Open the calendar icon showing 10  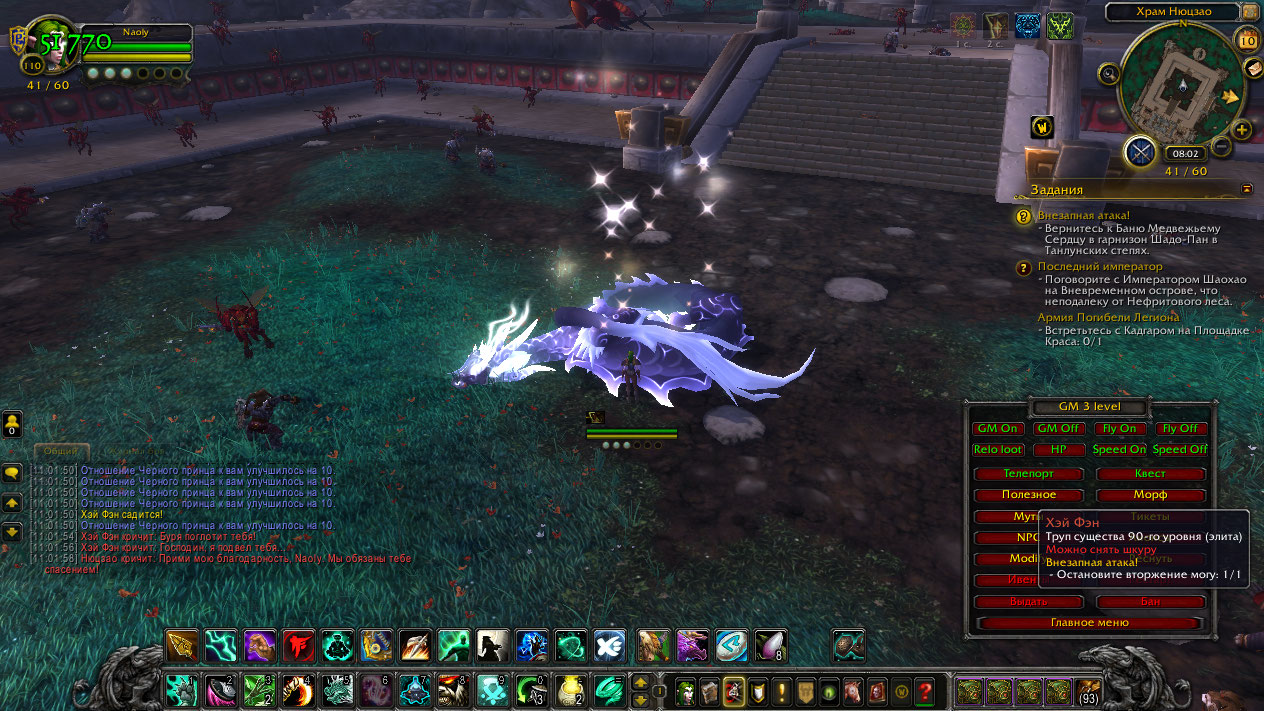pos(1247,41)
